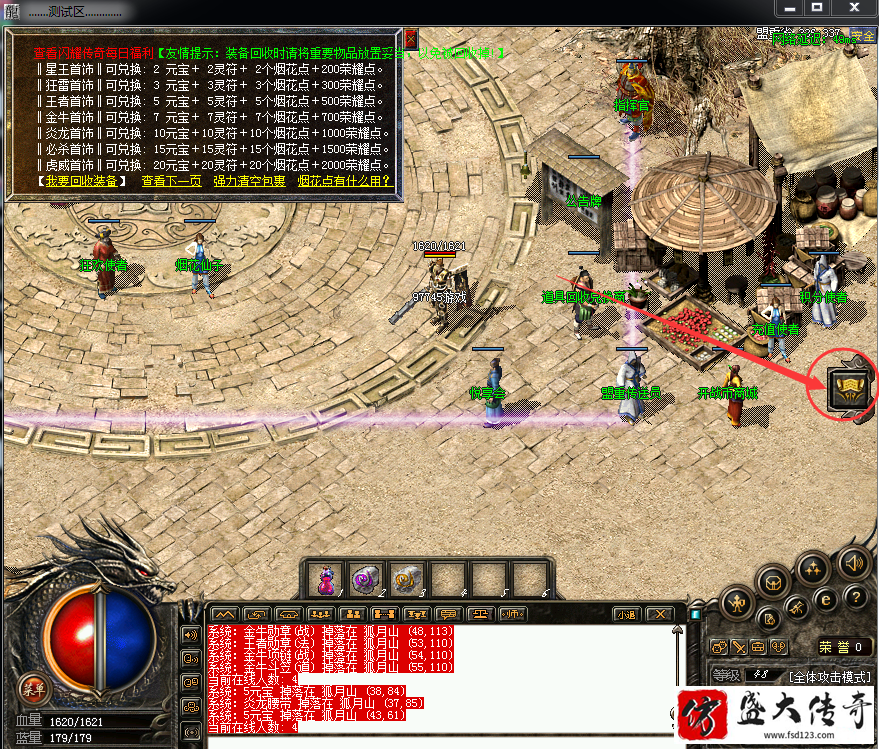Click the 小退 logout button

coord(626,614)
